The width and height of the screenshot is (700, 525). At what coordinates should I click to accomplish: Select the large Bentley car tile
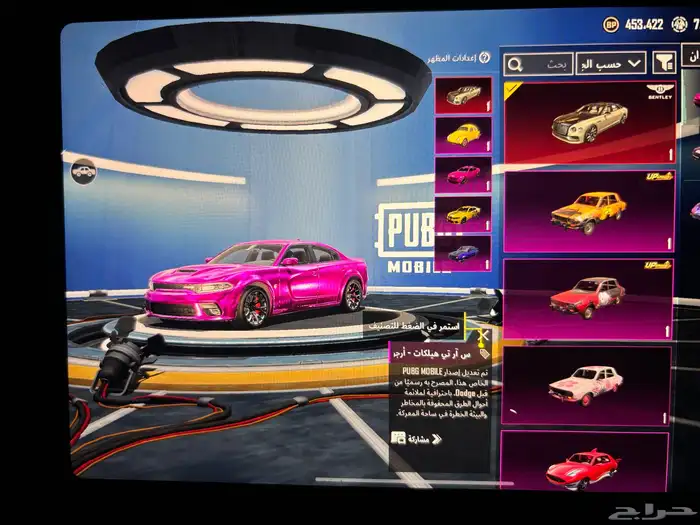click(588, 122)
